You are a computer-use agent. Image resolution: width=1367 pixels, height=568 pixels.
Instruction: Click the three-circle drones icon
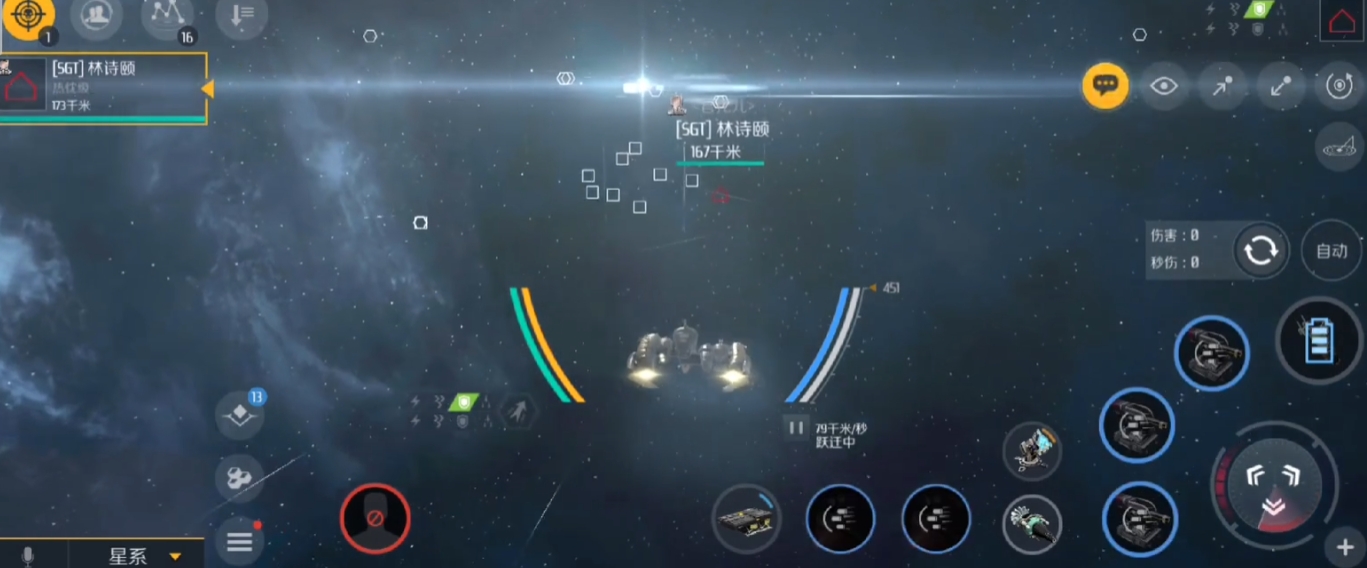[x=240, y=480]
